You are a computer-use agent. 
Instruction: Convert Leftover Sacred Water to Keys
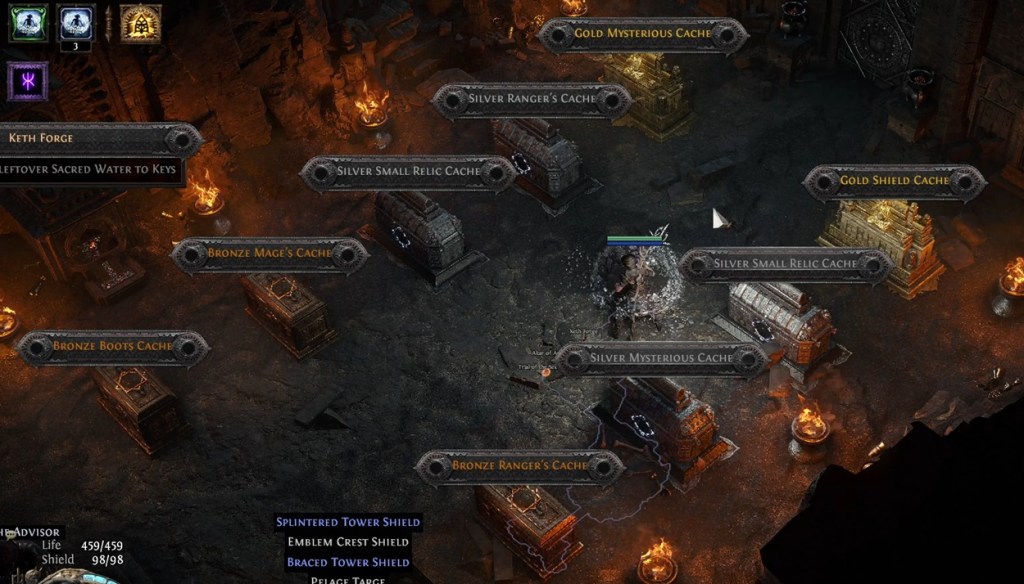click(90, 170)
